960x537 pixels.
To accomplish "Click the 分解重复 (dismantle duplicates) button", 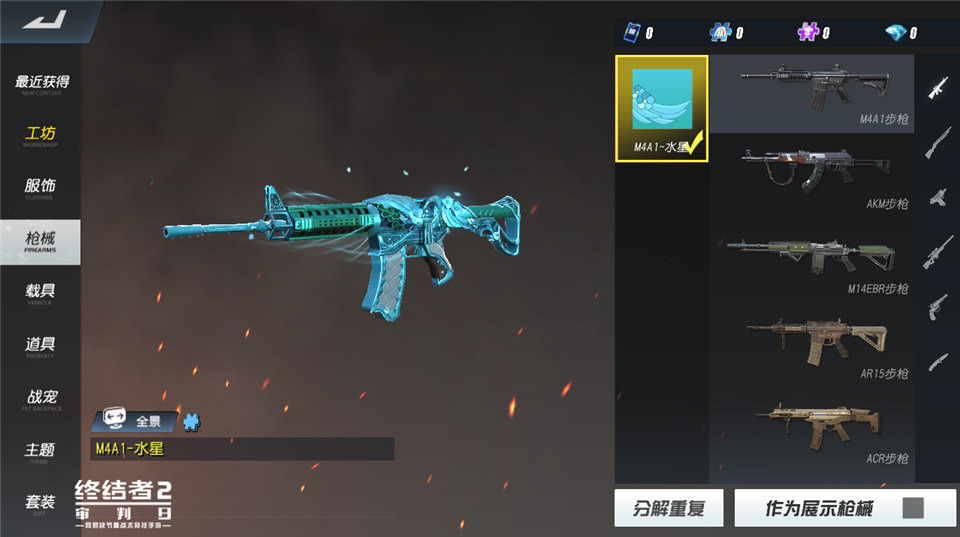I will tap(669, 508).
